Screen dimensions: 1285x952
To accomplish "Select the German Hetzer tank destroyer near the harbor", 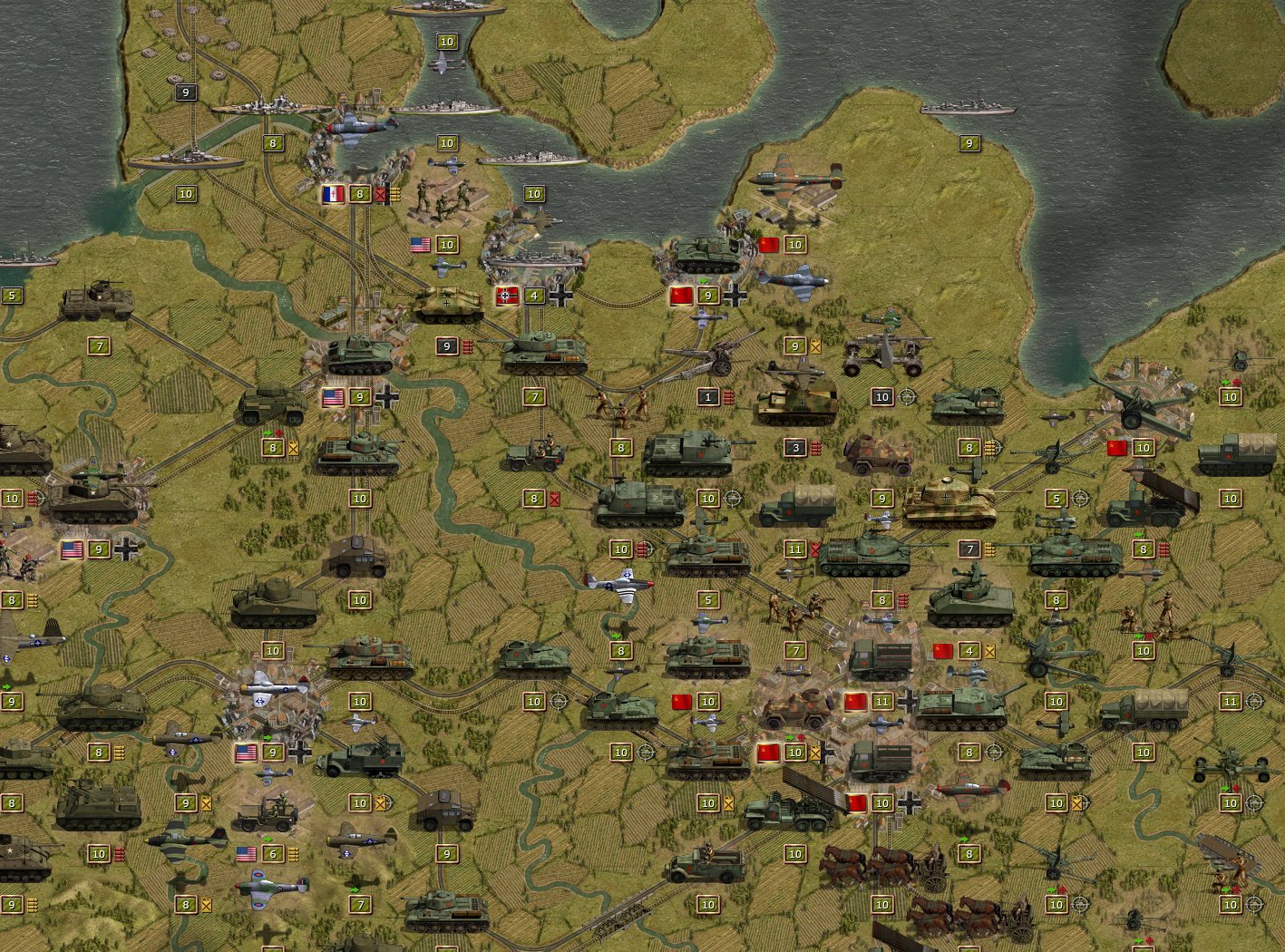I will click(x=446, y=302).
